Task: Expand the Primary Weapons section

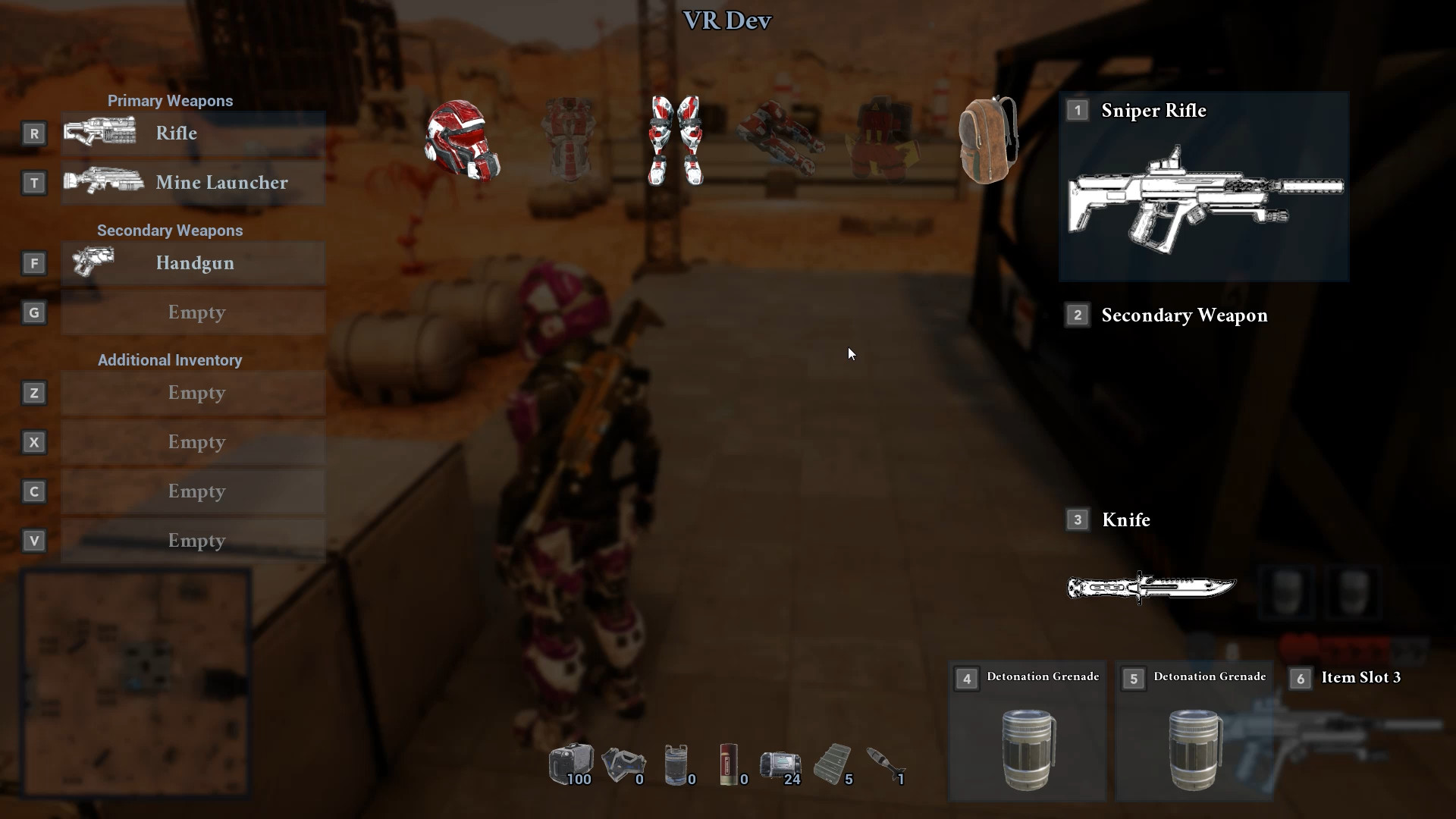Action: (x=170, y=100)
